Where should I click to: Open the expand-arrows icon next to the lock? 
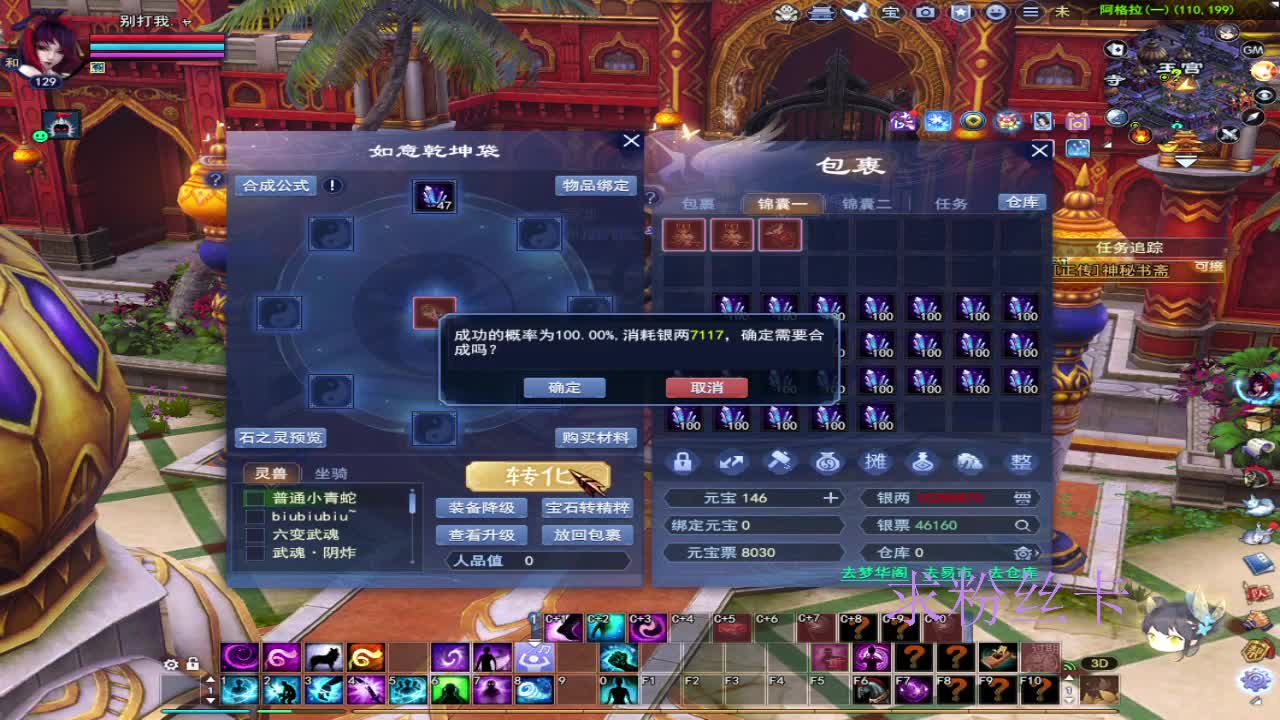pos(732,462)
